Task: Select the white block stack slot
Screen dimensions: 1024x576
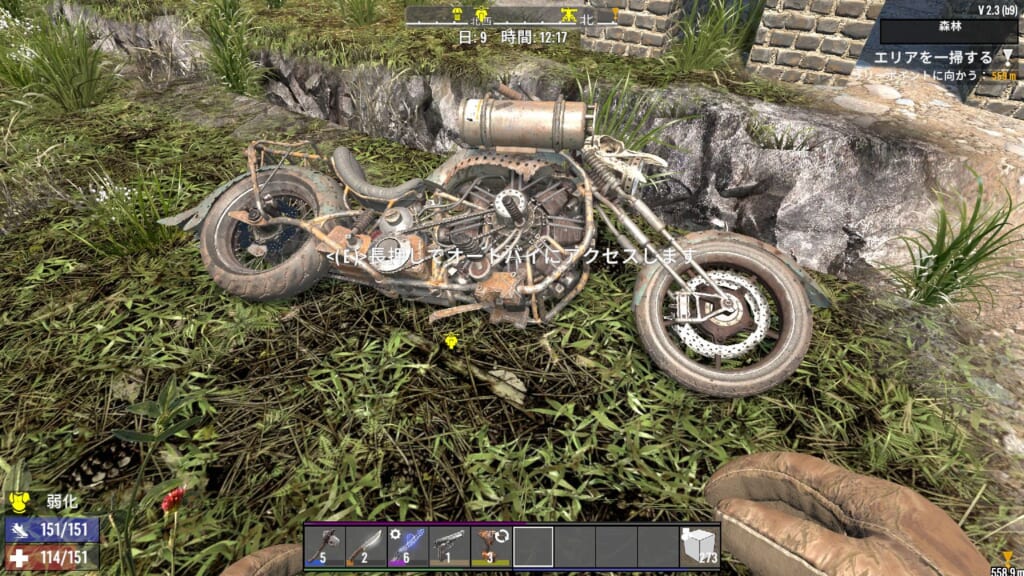Action: point(698,546)
